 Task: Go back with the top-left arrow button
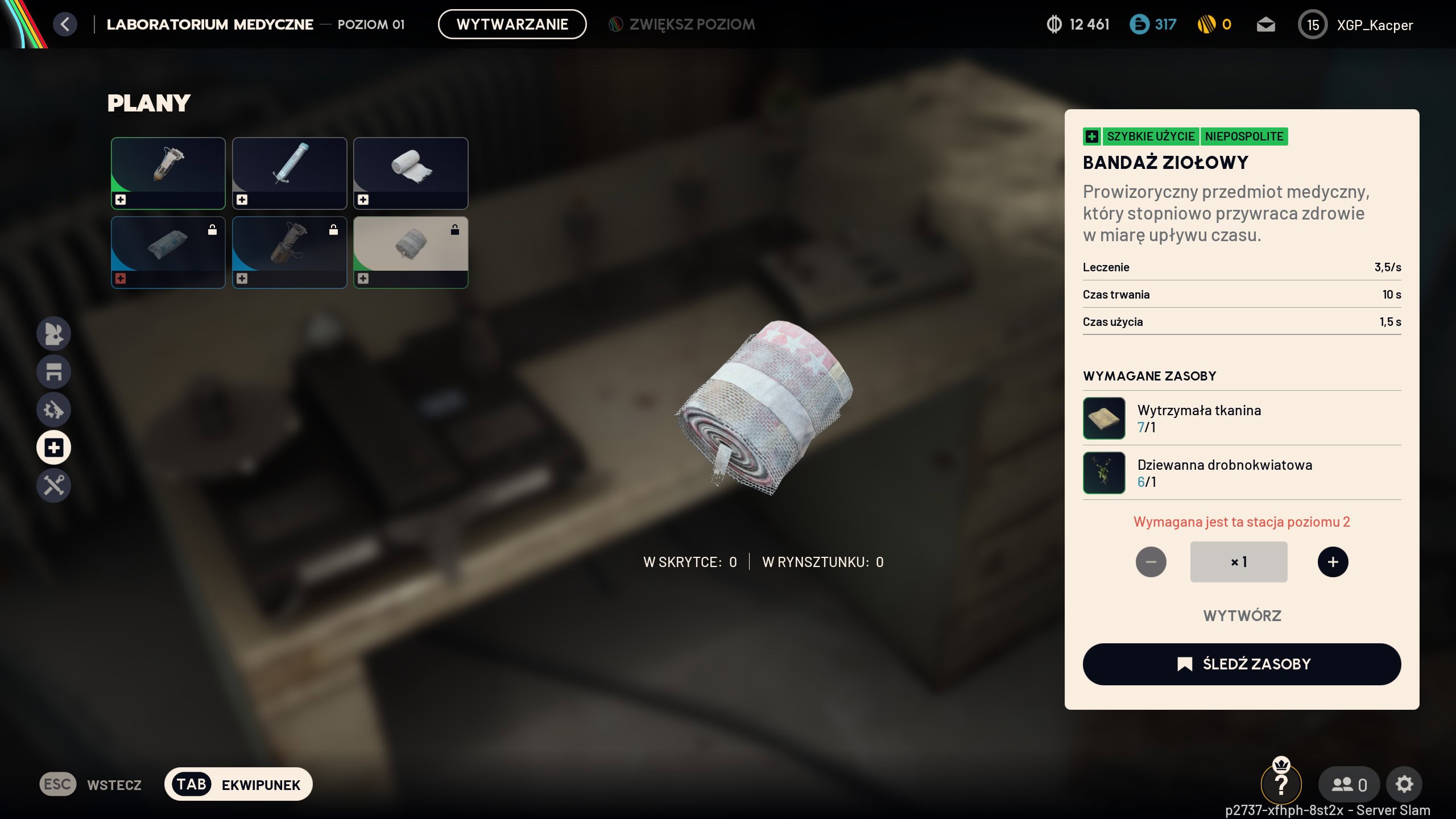[x=65, y=24]
